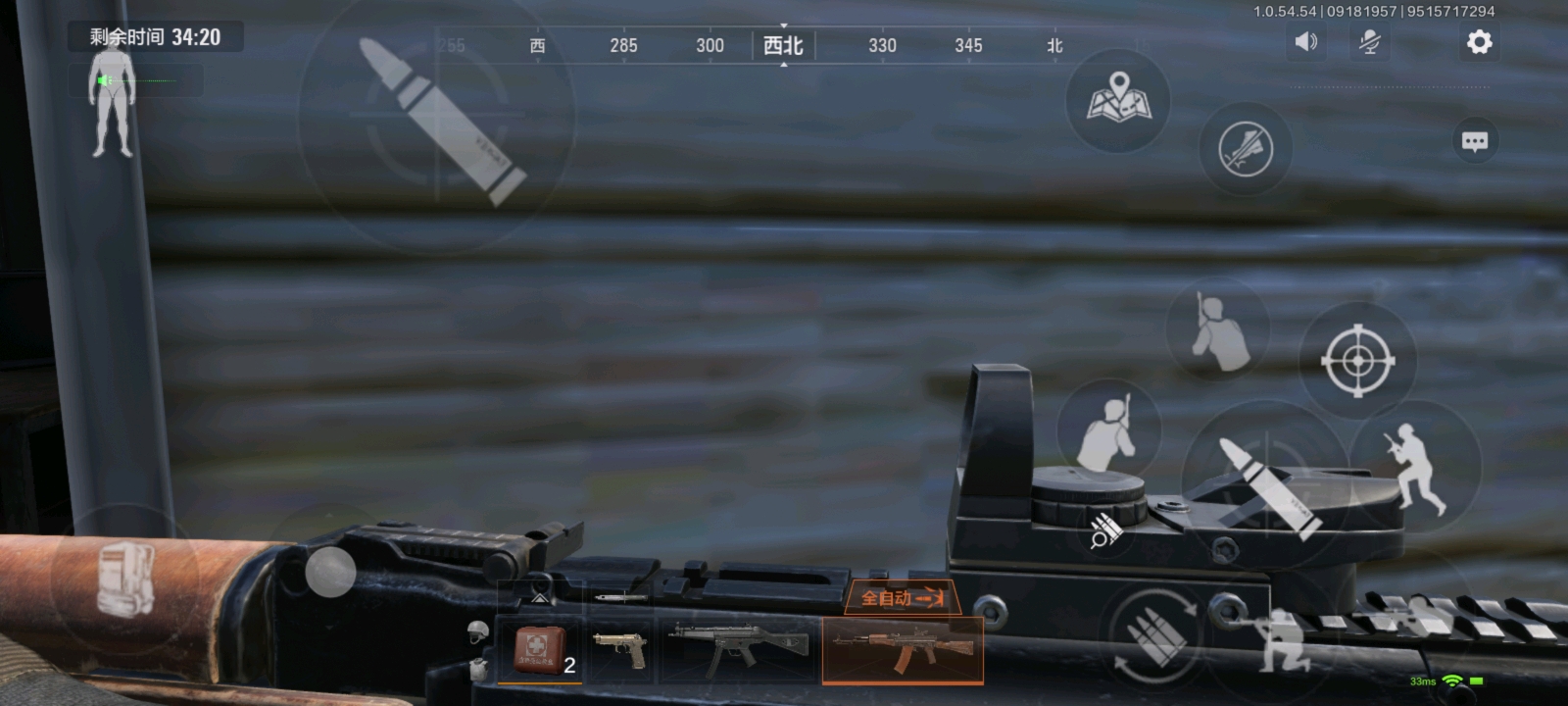Screen dimensions: 1568x706
Task: Select the highlighted AK rifle slot
Action: coord(903,649)
